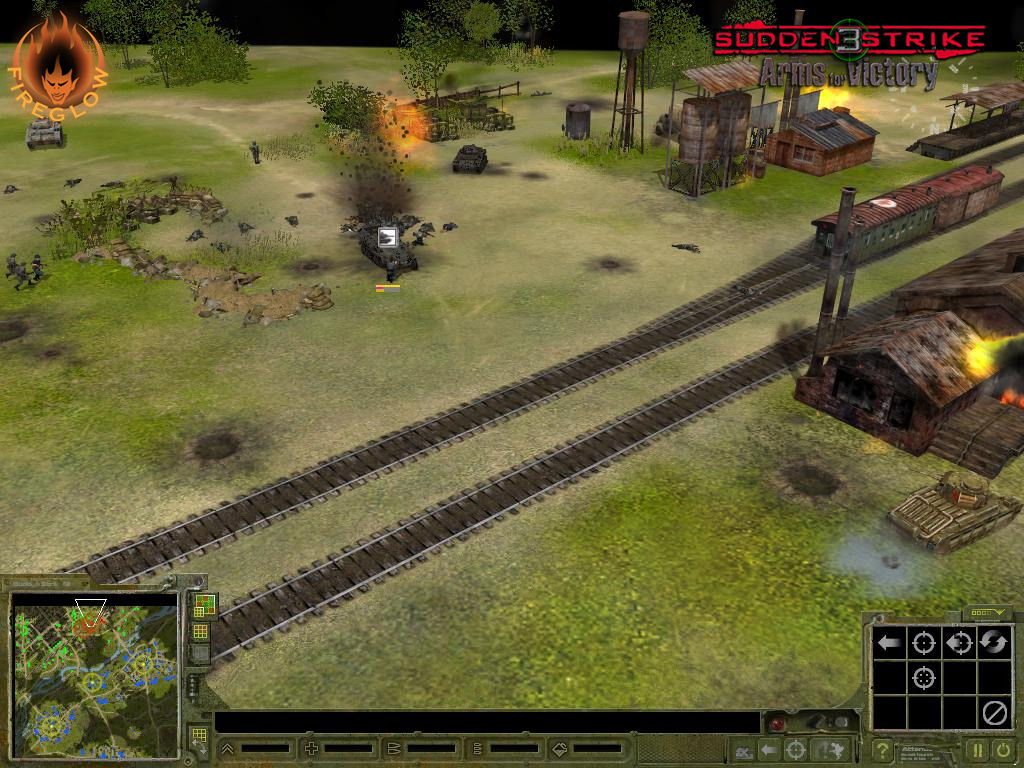Screen dimensions: 1024x768
Task: Expand the dropdown tab above the command grid
Action: coord(987,614)
